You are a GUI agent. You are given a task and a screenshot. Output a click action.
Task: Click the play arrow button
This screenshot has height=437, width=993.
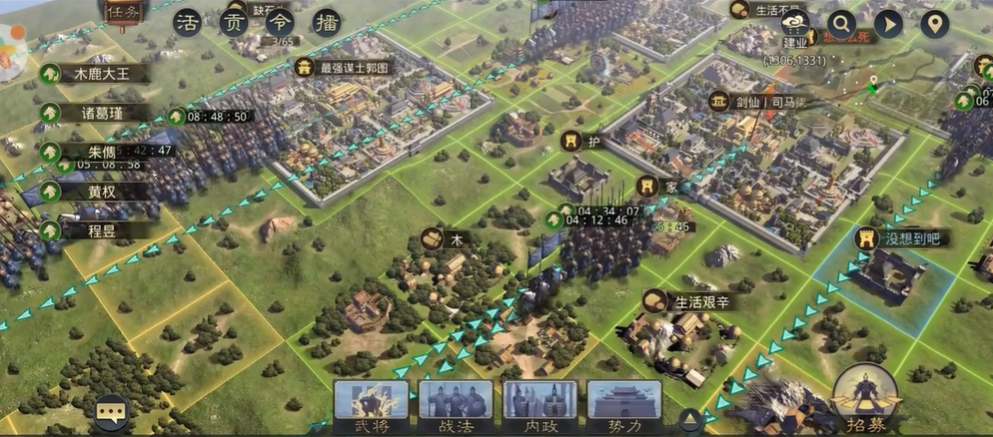click(888, 23)
